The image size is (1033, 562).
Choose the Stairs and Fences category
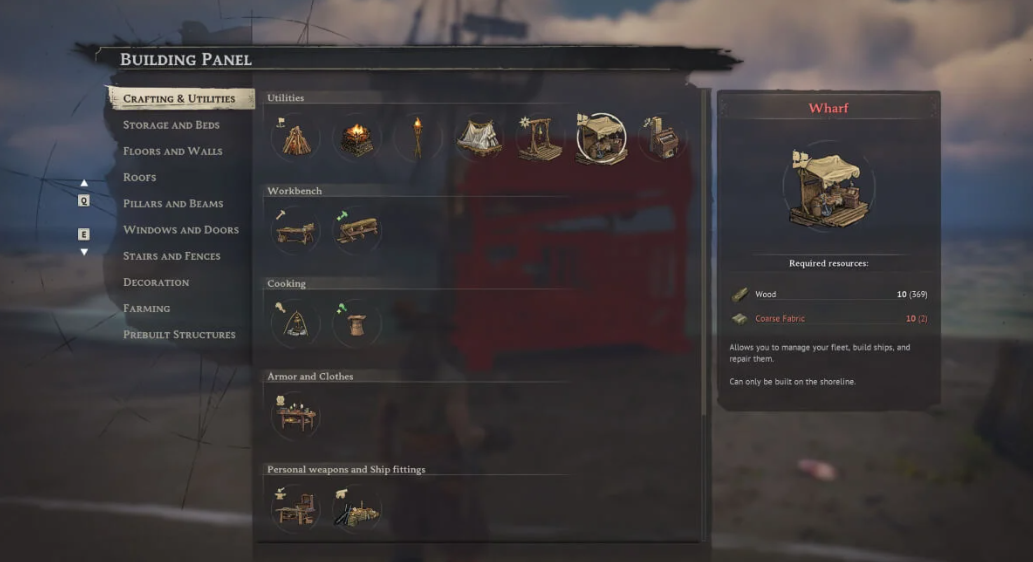(171, 256)
